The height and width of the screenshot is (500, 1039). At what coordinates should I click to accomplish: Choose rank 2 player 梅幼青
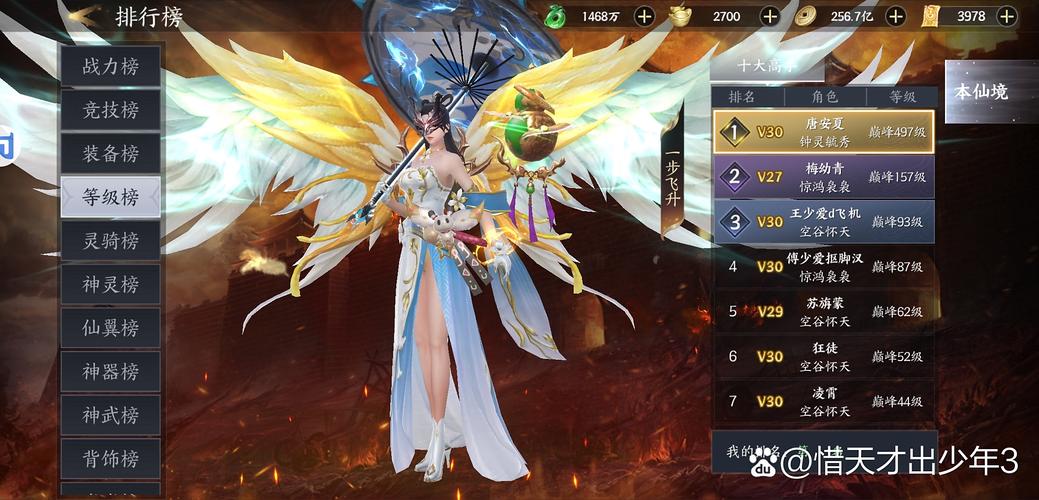[824, 177]
